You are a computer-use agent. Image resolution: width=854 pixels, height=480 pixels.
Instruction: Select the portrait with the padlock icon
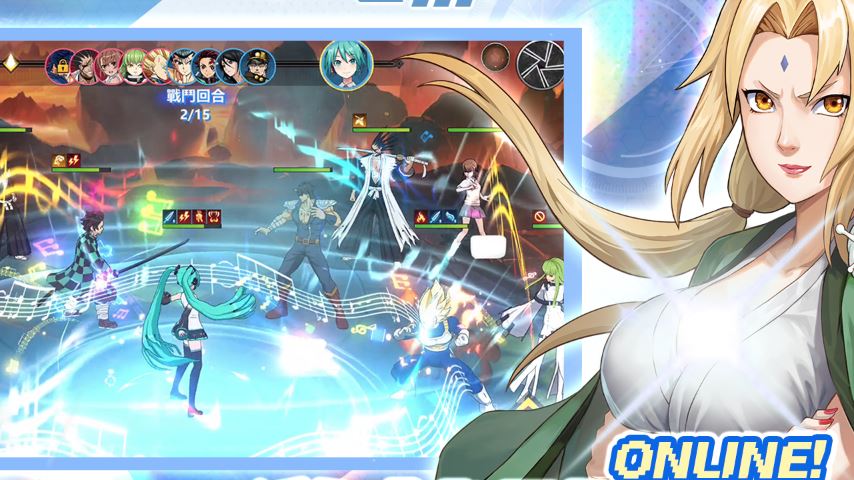(60, 66)
